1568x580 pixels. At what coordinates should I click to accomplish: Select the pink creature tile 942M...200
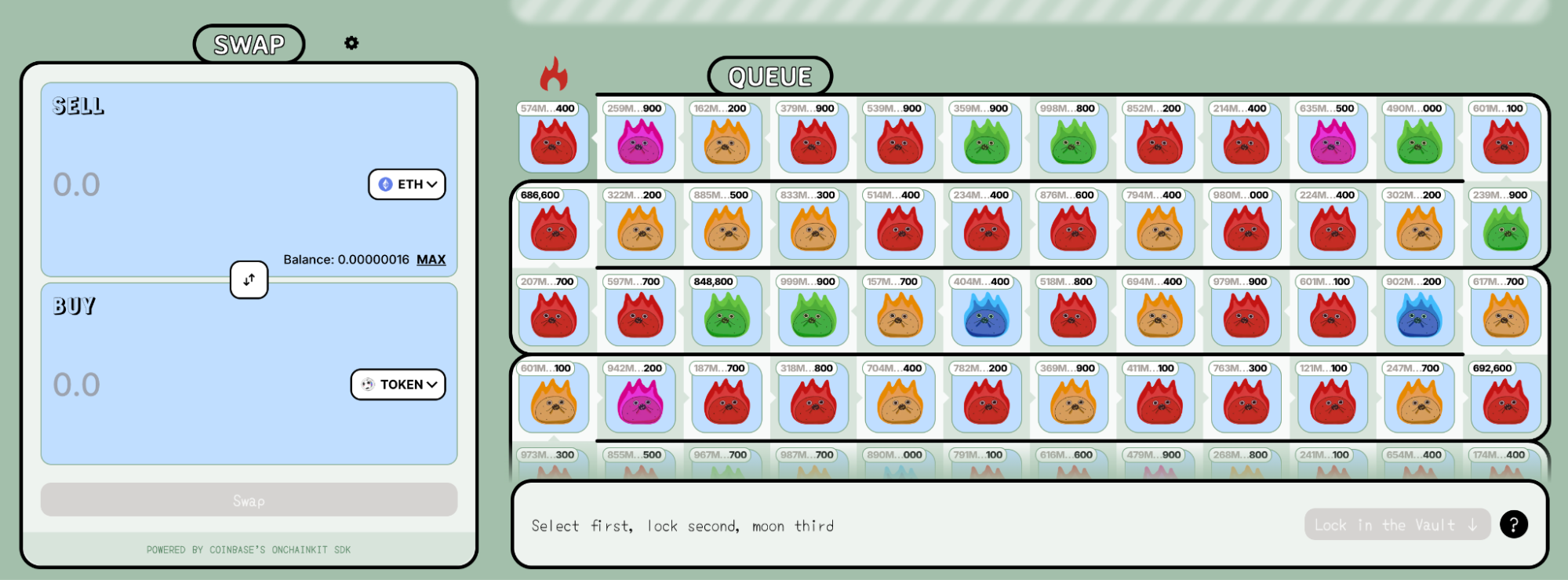coord(640,398)
